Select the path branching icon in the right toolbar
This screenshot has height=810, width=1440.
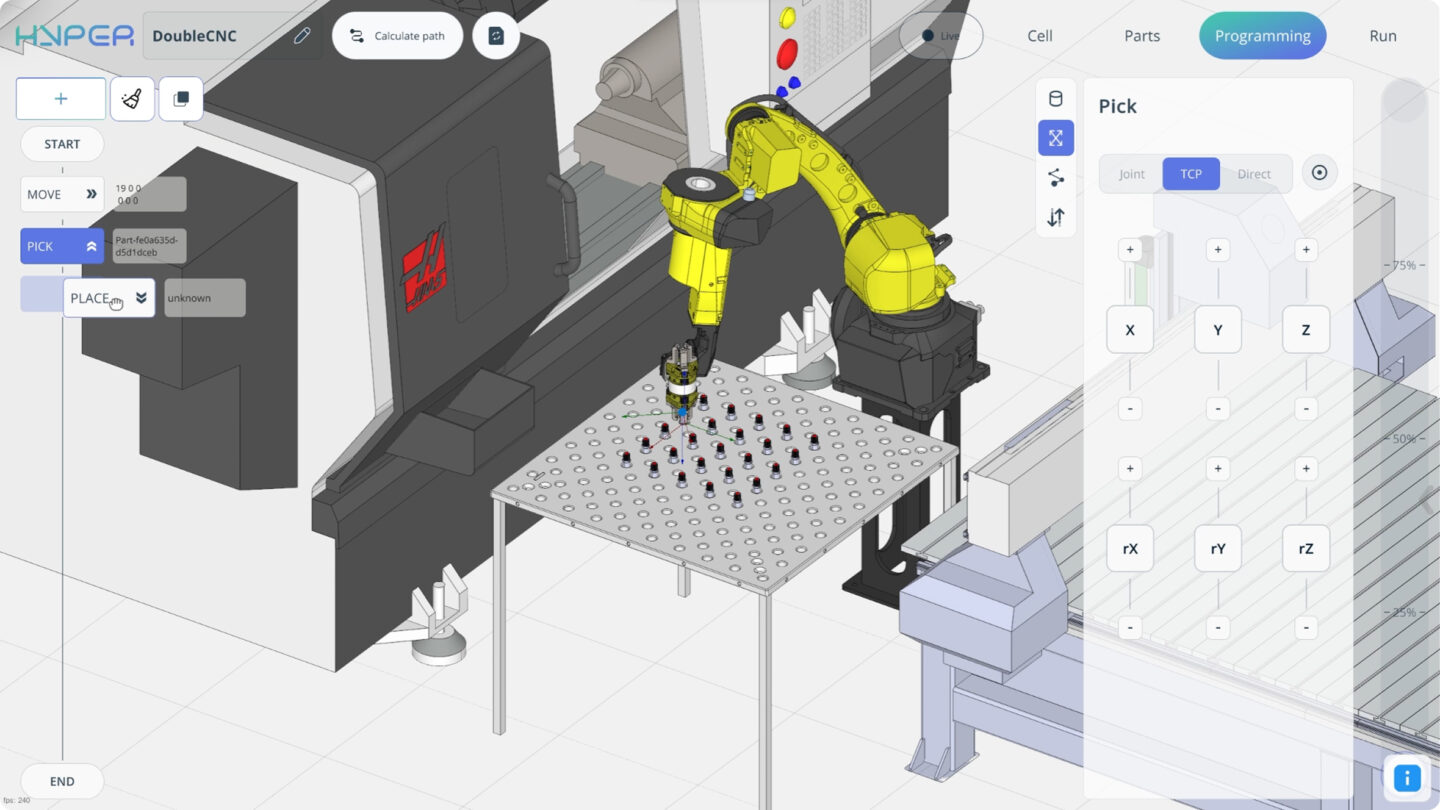[x=1056, y=177]
